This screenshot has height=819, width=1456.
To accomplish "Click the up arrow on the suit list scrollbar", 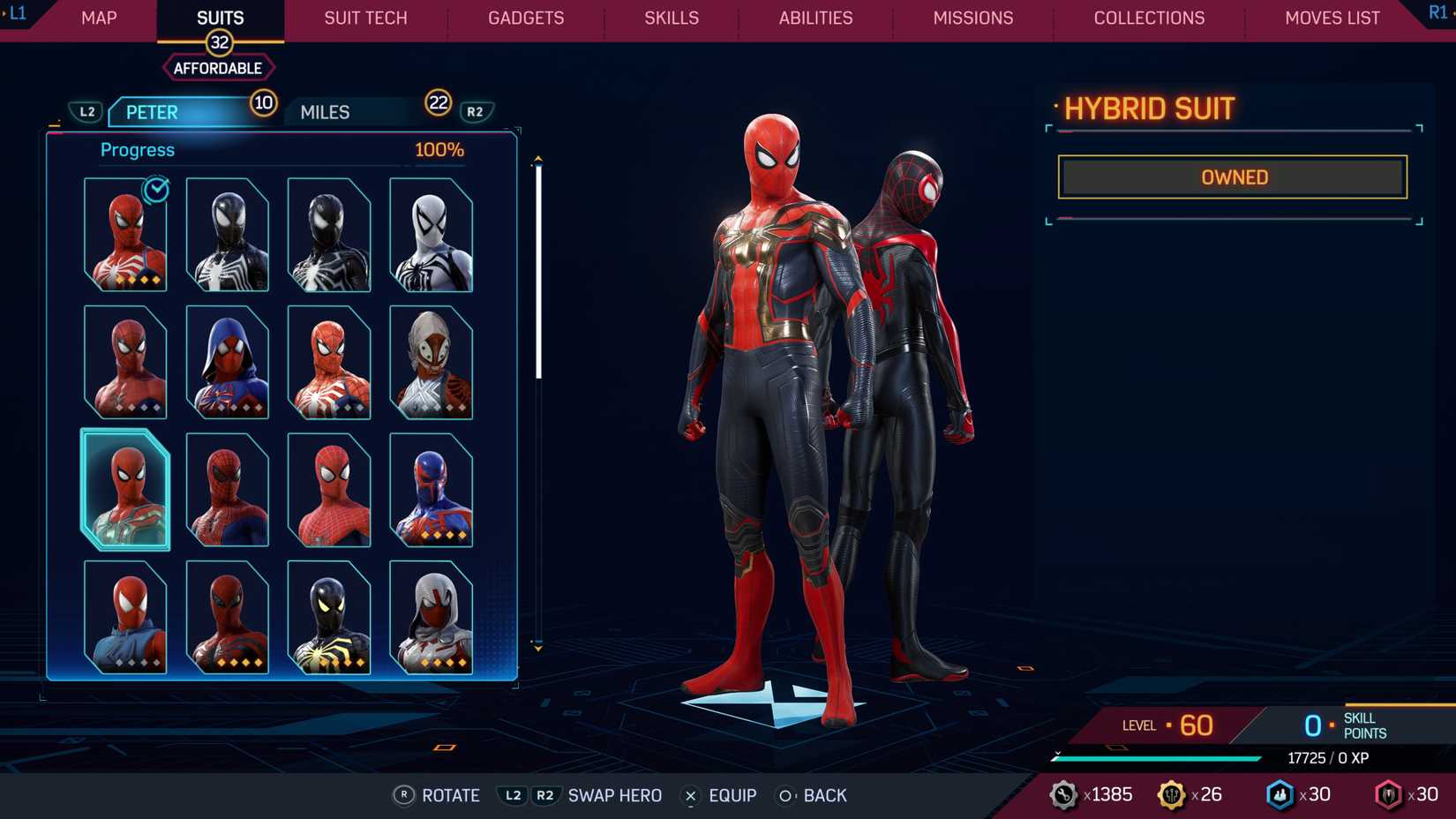I will click(538, 159).
